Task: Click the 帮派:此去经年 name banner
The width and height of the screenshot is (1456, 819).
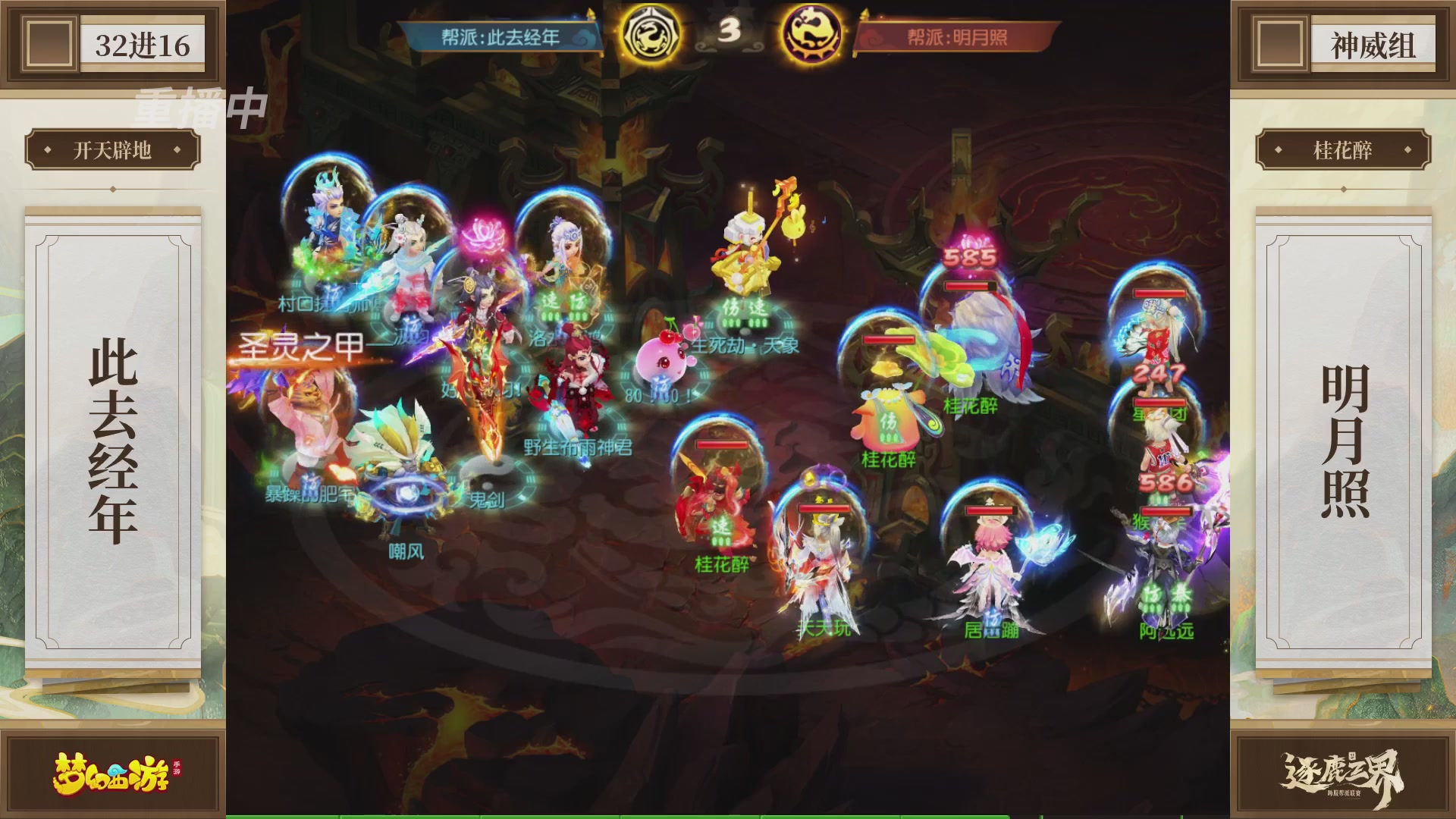Action: pos(500,33)
